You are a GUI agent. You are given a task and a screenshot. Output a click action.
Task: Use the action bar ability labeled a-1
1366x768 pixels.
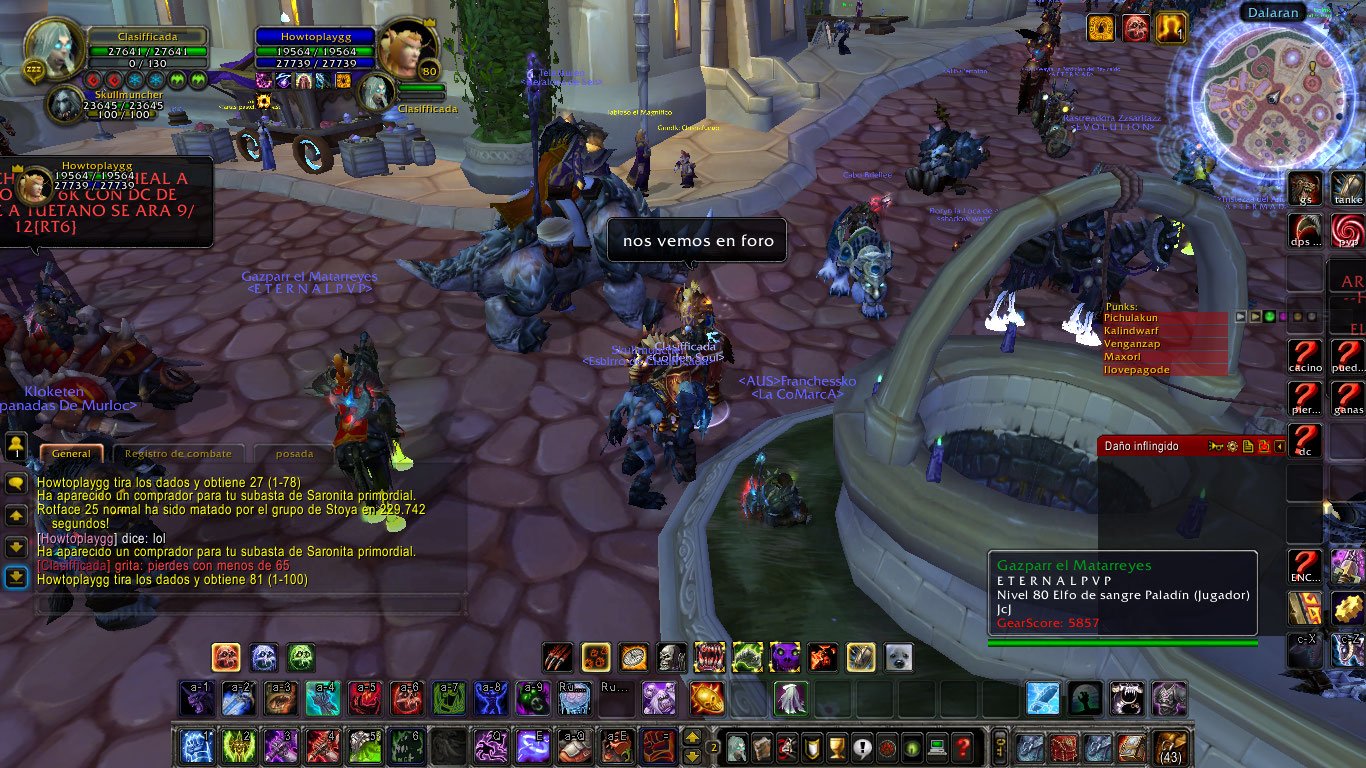197,698
